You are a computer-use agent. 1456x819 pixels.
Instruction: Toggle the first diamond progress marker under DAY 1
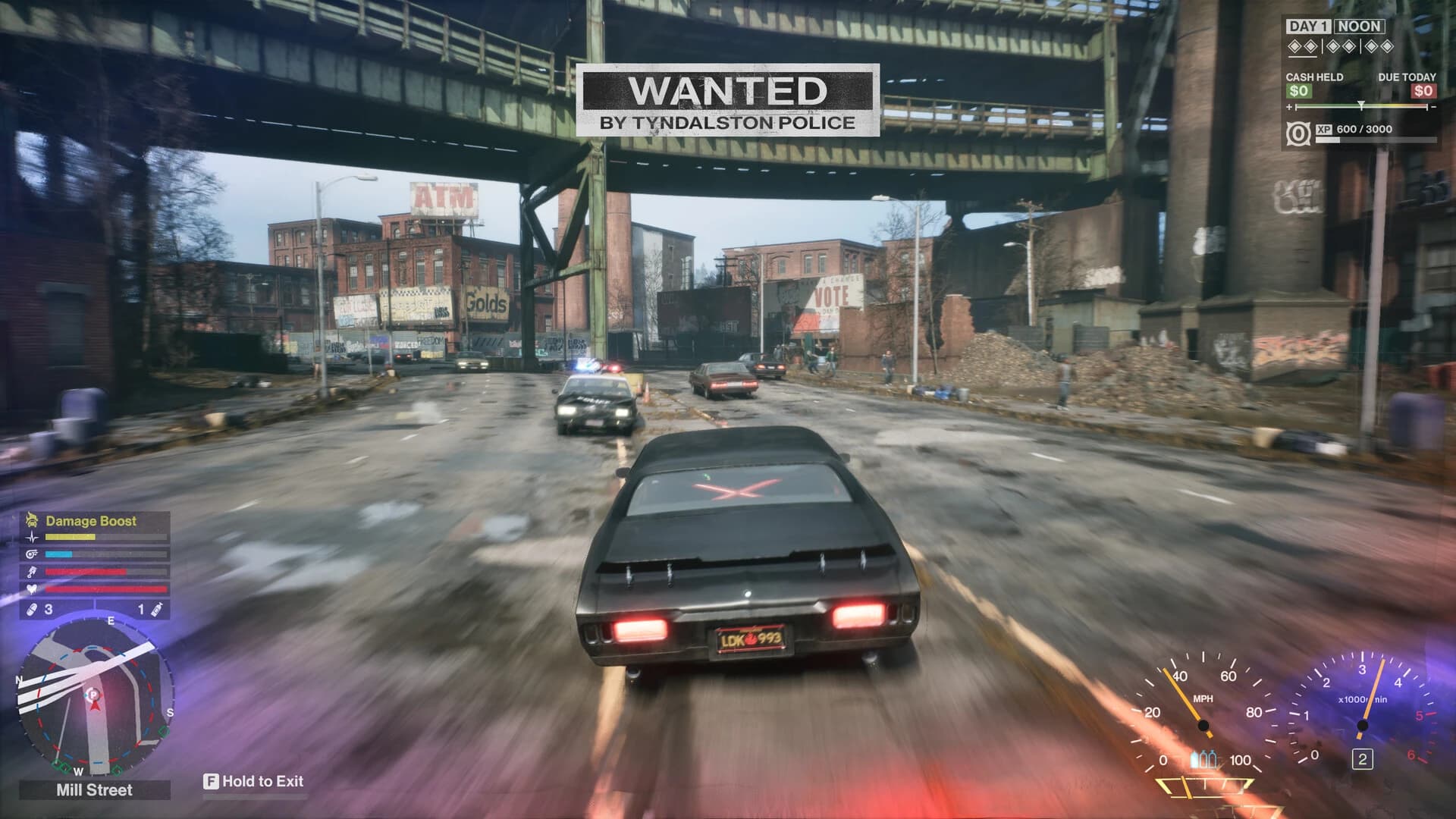pyautogui.click(x=1295, y=46)
